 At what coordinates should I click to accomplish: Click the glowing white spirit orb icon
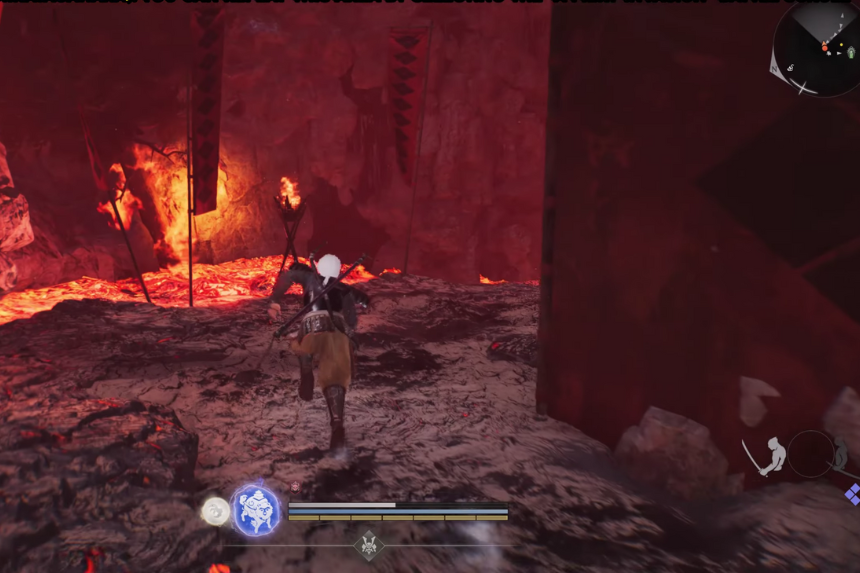215,511
